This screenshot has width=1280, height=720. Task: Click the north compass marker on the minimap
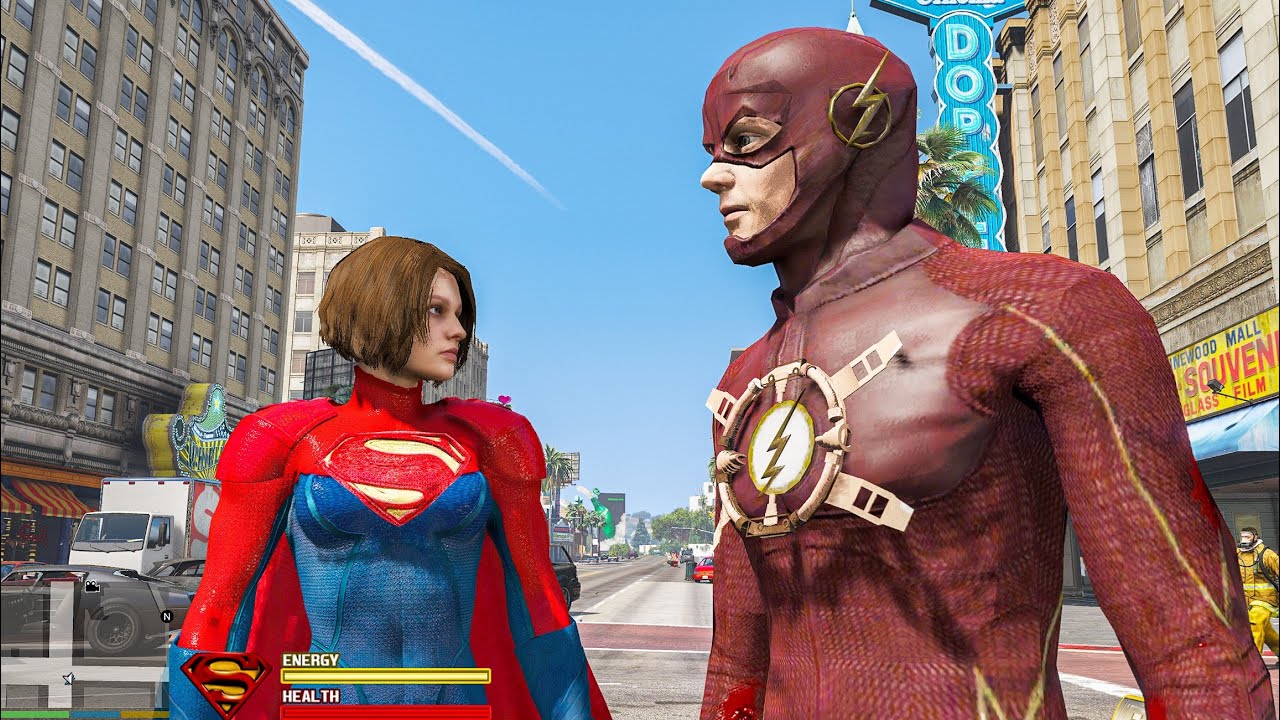pyautogui.click(x=165, y=616)
